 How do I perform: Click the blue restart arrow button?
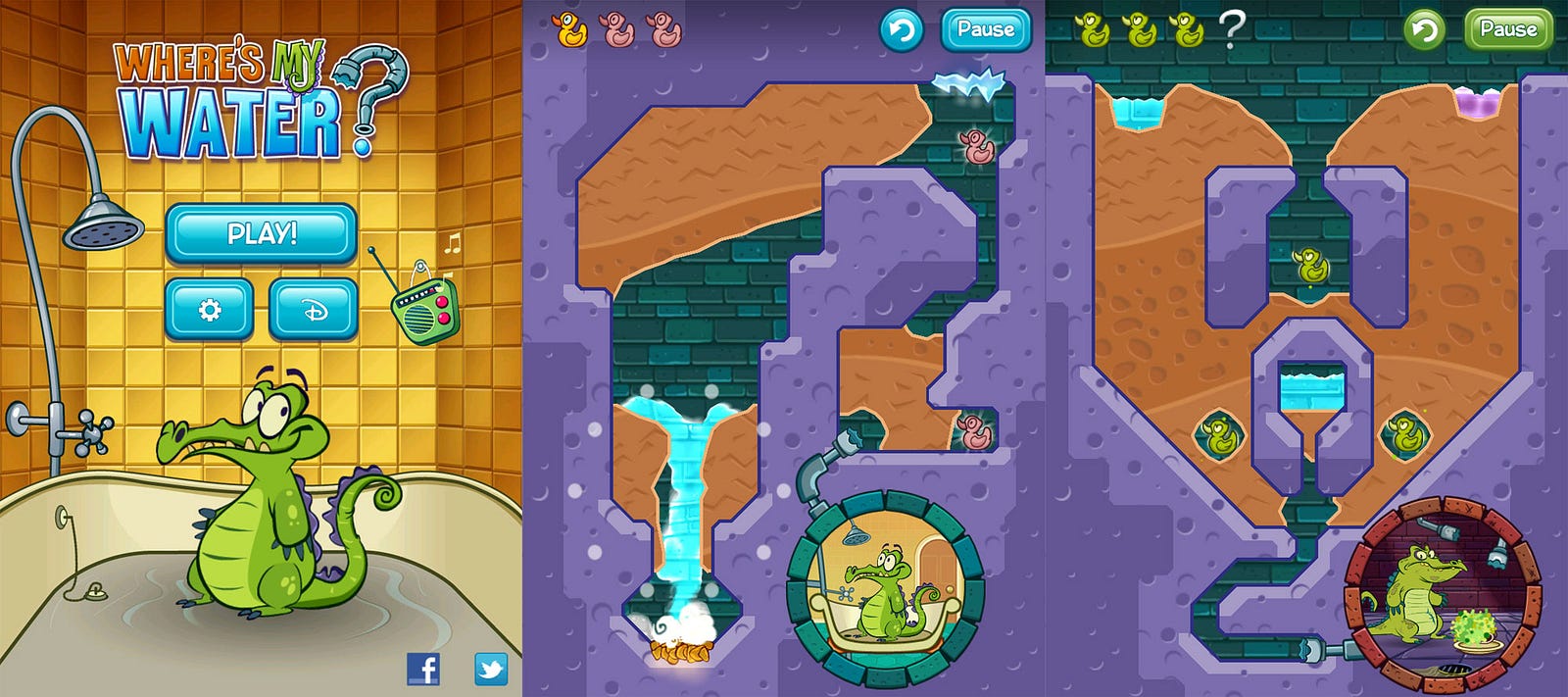(x=902, y=30)
